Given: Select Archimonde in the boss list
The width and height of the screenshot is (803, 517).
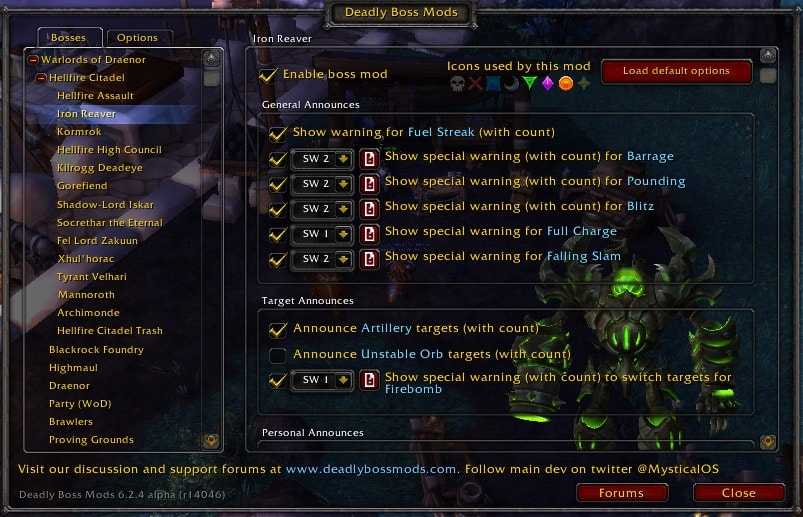Looking at the screenshot, I should click(88, 313).
